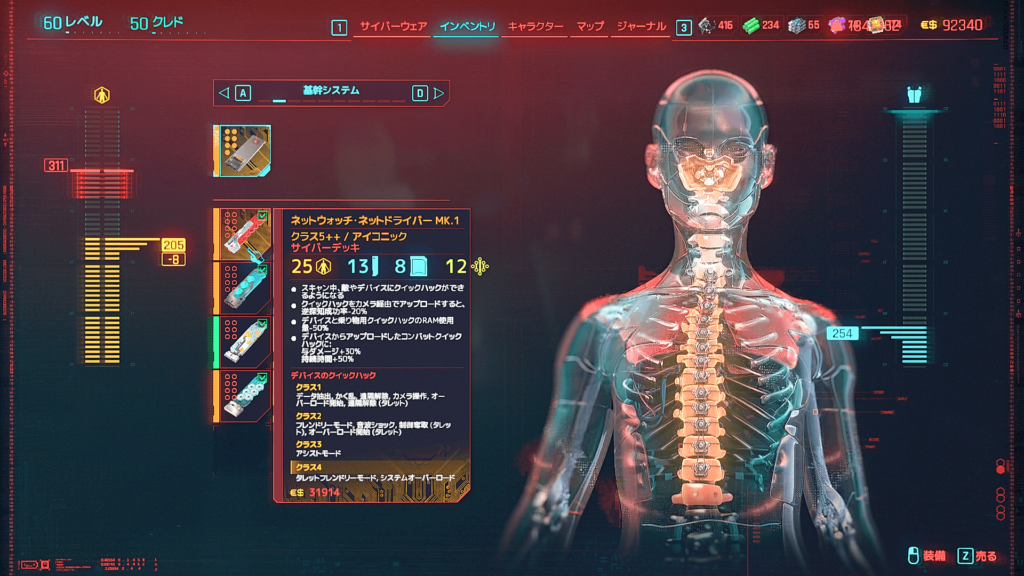
Task: Pick the white cyberdeck with green border
Action: point(243,342)
